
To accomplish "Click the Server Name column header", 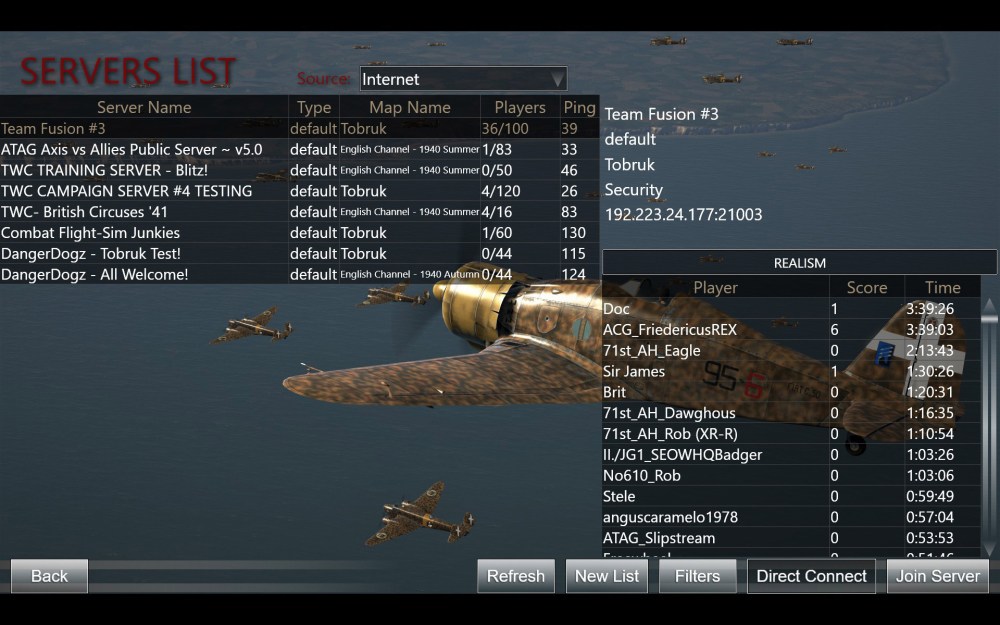I will click(x=144, y=107).
